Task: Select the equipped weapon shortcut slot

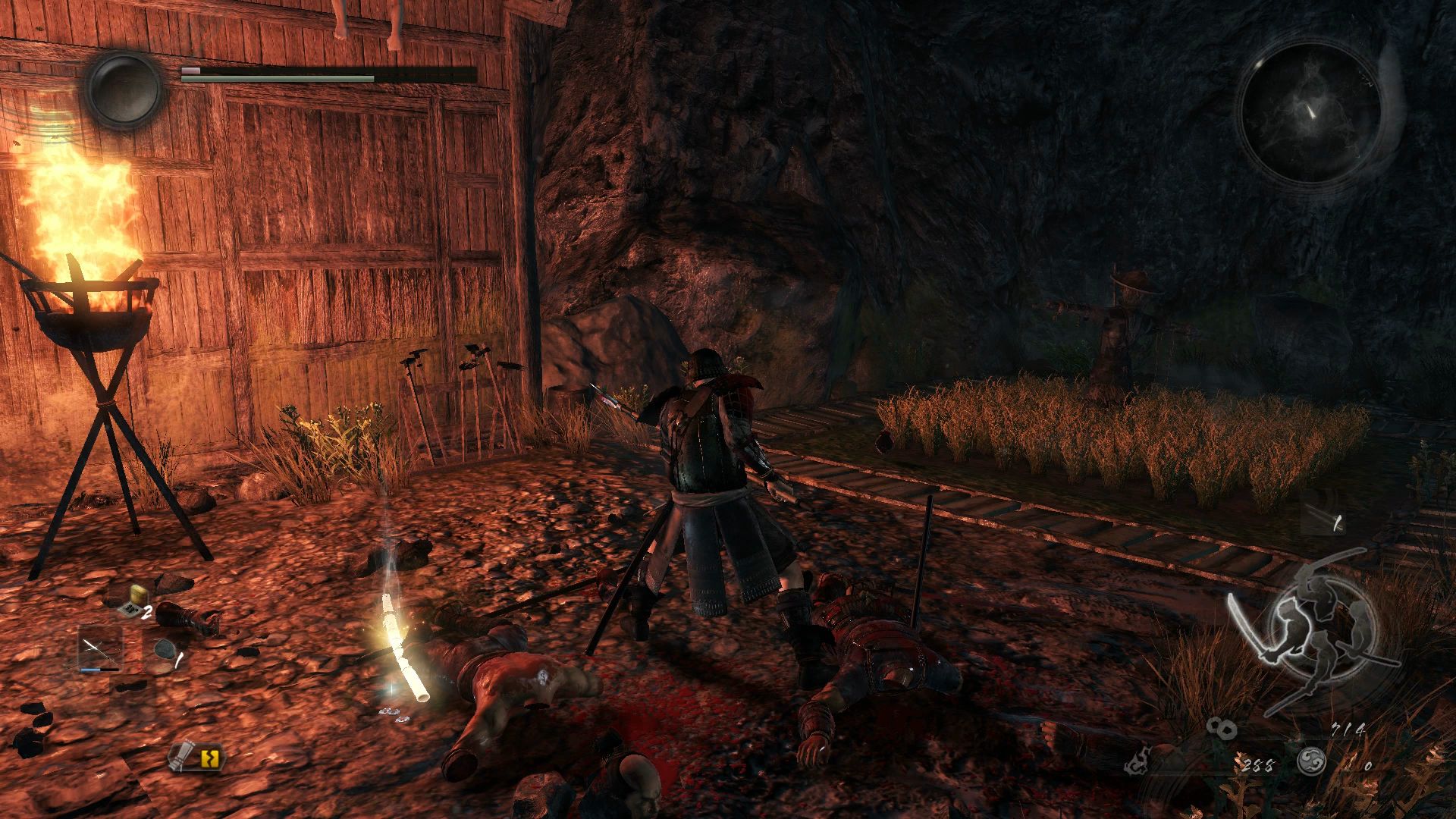Action: click(99, 651)
